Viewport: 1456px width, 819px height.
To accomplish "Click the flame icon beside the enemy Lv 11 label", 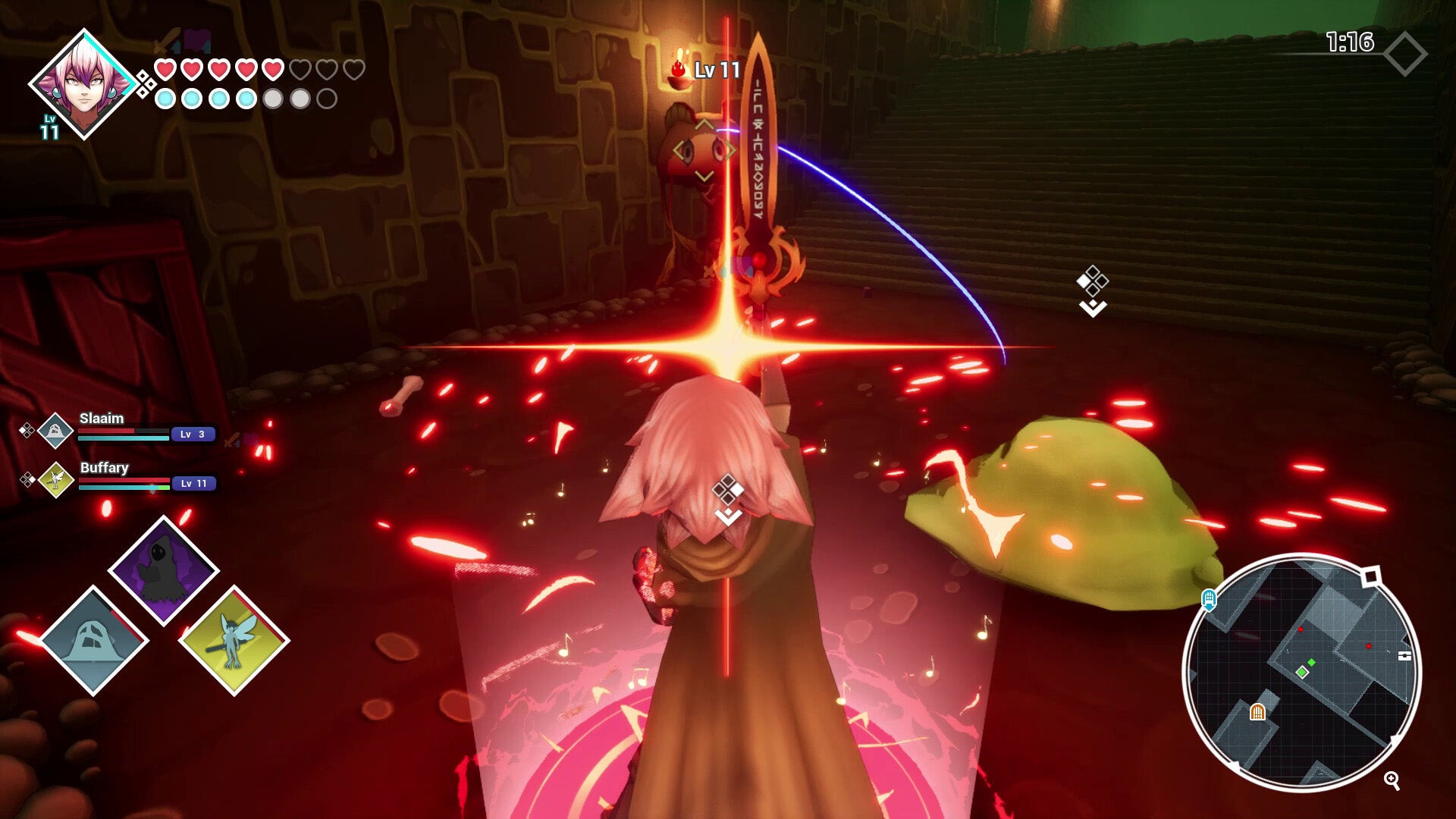I will 680,68.
